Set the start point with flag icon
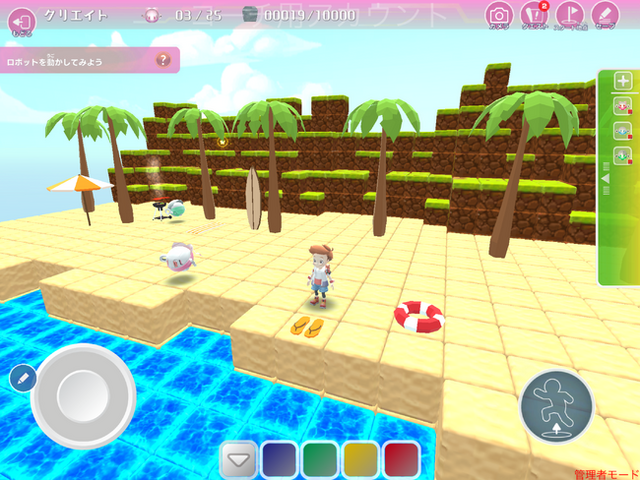This screenshot has width=640, height=480. [568, 15]
